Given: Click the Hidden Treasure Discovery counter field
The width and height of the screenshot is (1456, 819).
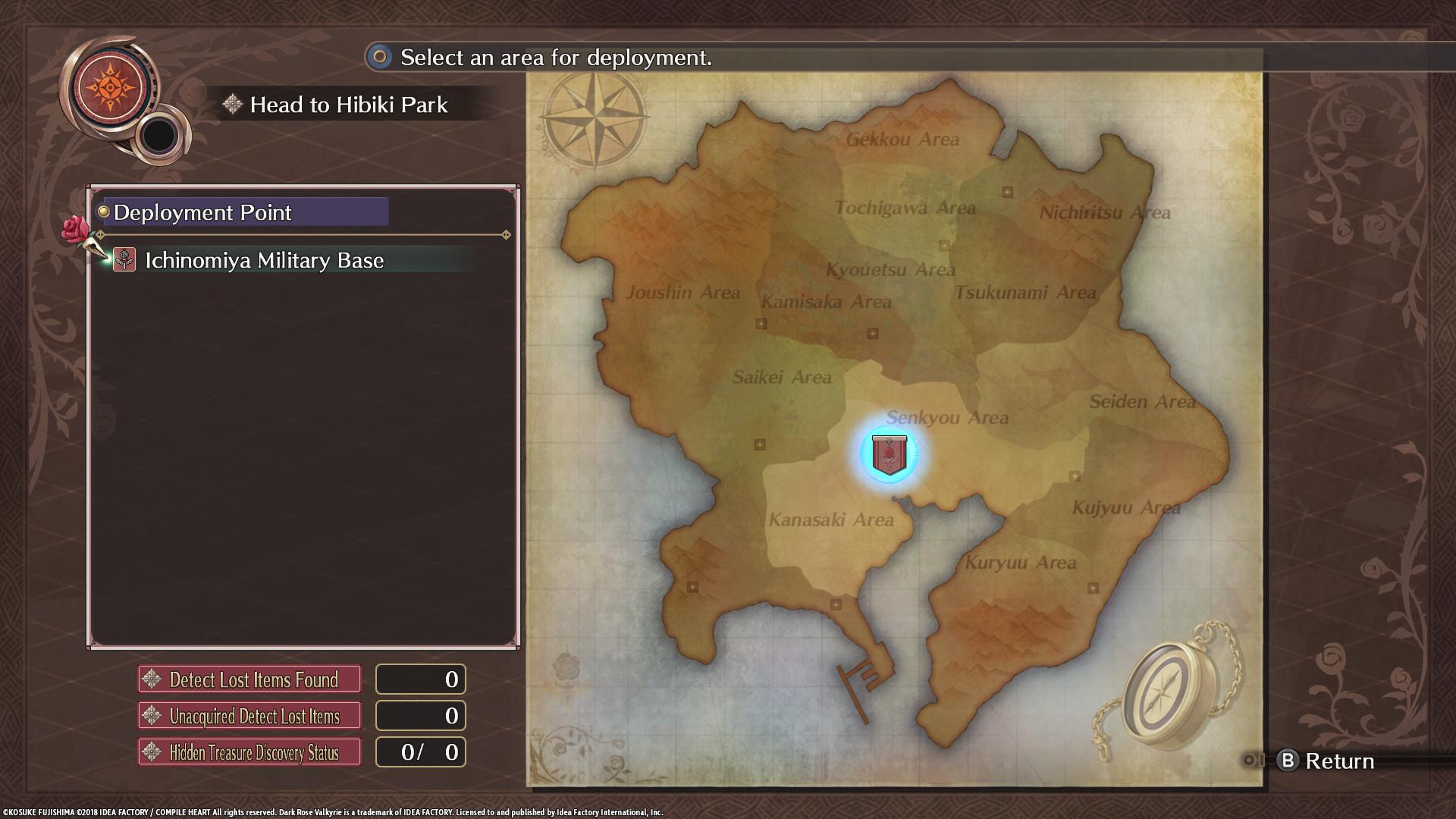Looking at the screenshot, I should point(421,752).
